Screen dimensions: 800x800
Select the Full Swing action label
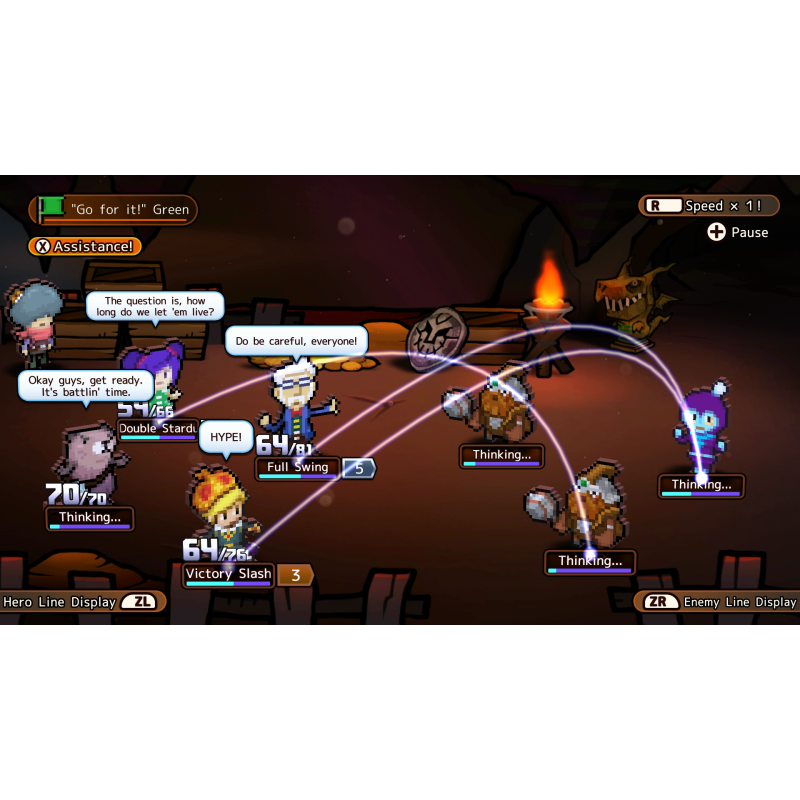298,468
